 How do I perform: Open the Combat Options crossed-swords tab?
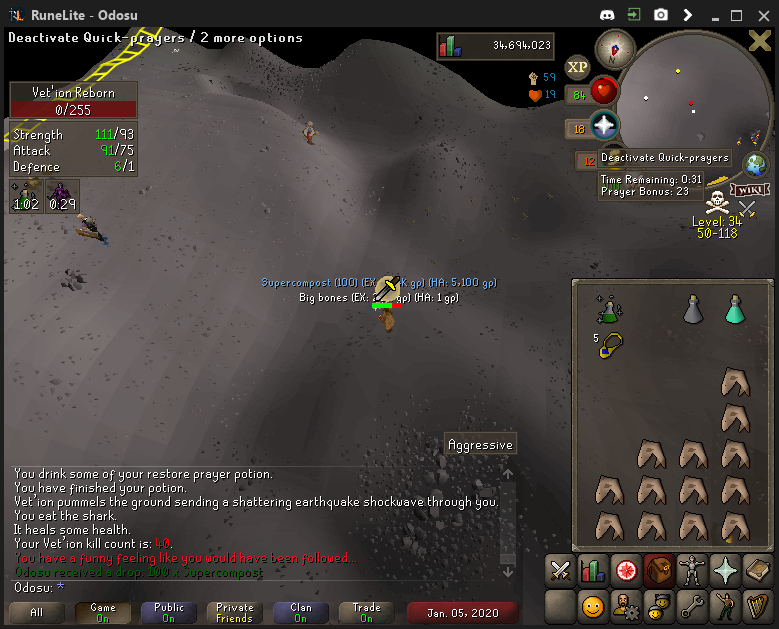(x=561, y=570)
